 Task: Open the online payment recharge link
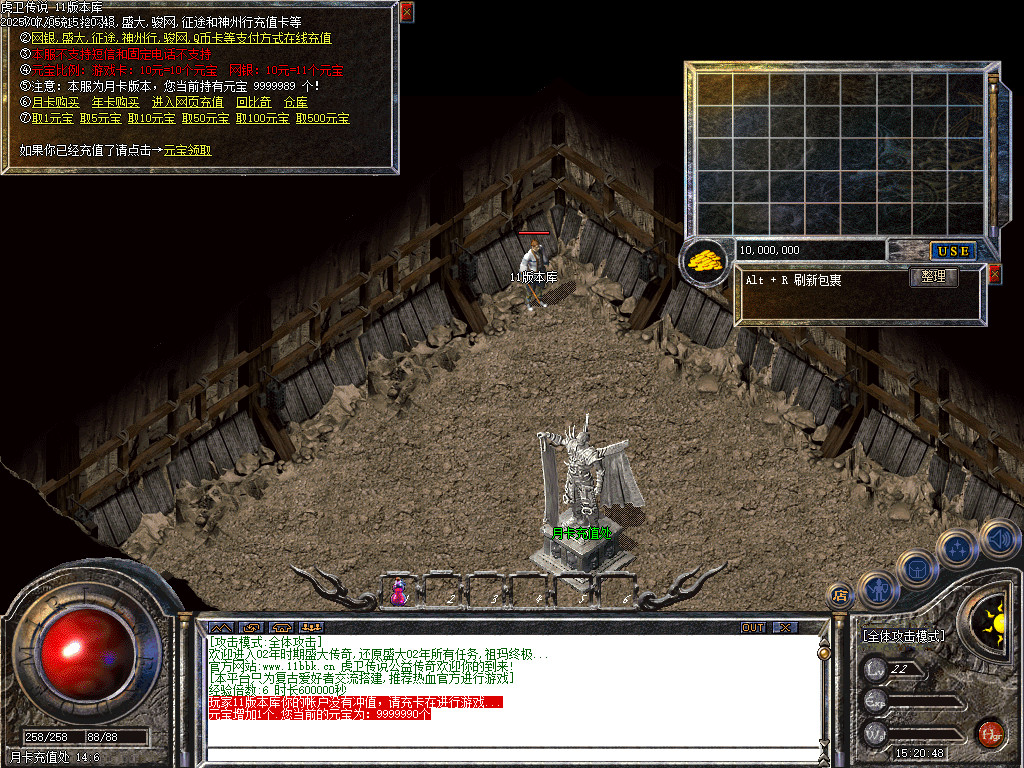[x=181, y=38]
